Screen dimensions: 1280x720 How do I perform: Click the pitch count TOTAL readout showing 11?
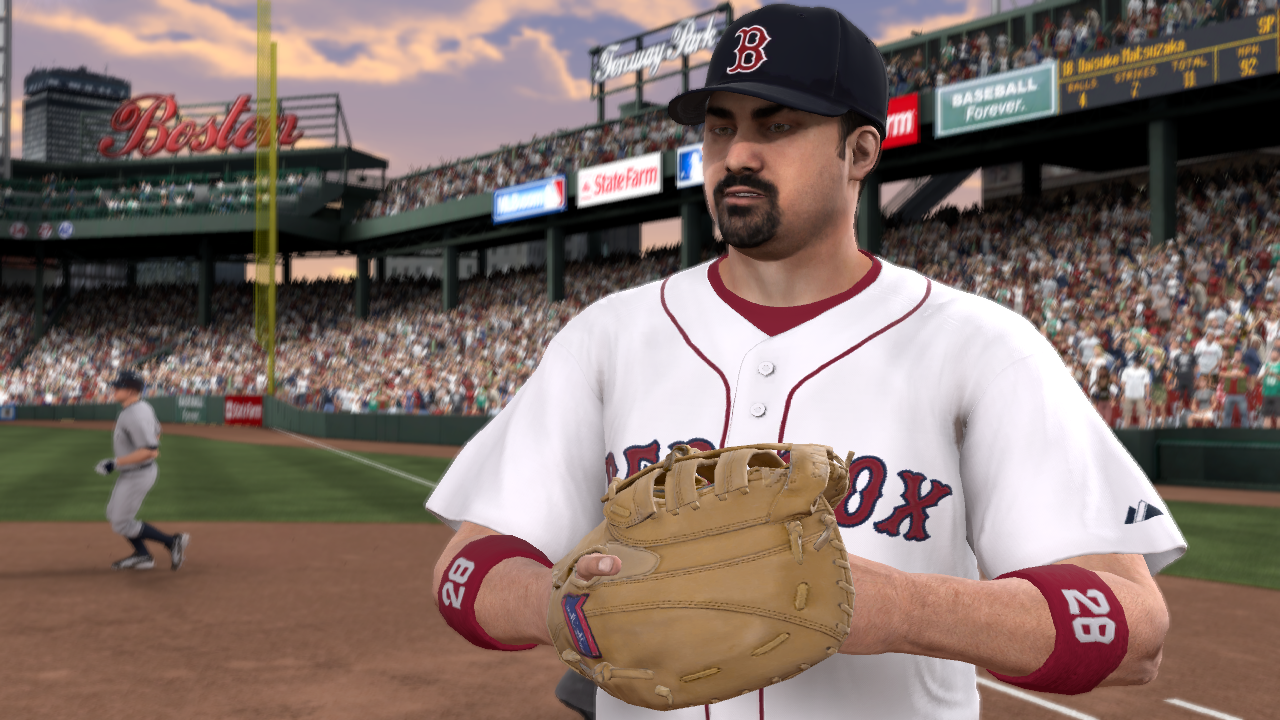[1190, 75]
